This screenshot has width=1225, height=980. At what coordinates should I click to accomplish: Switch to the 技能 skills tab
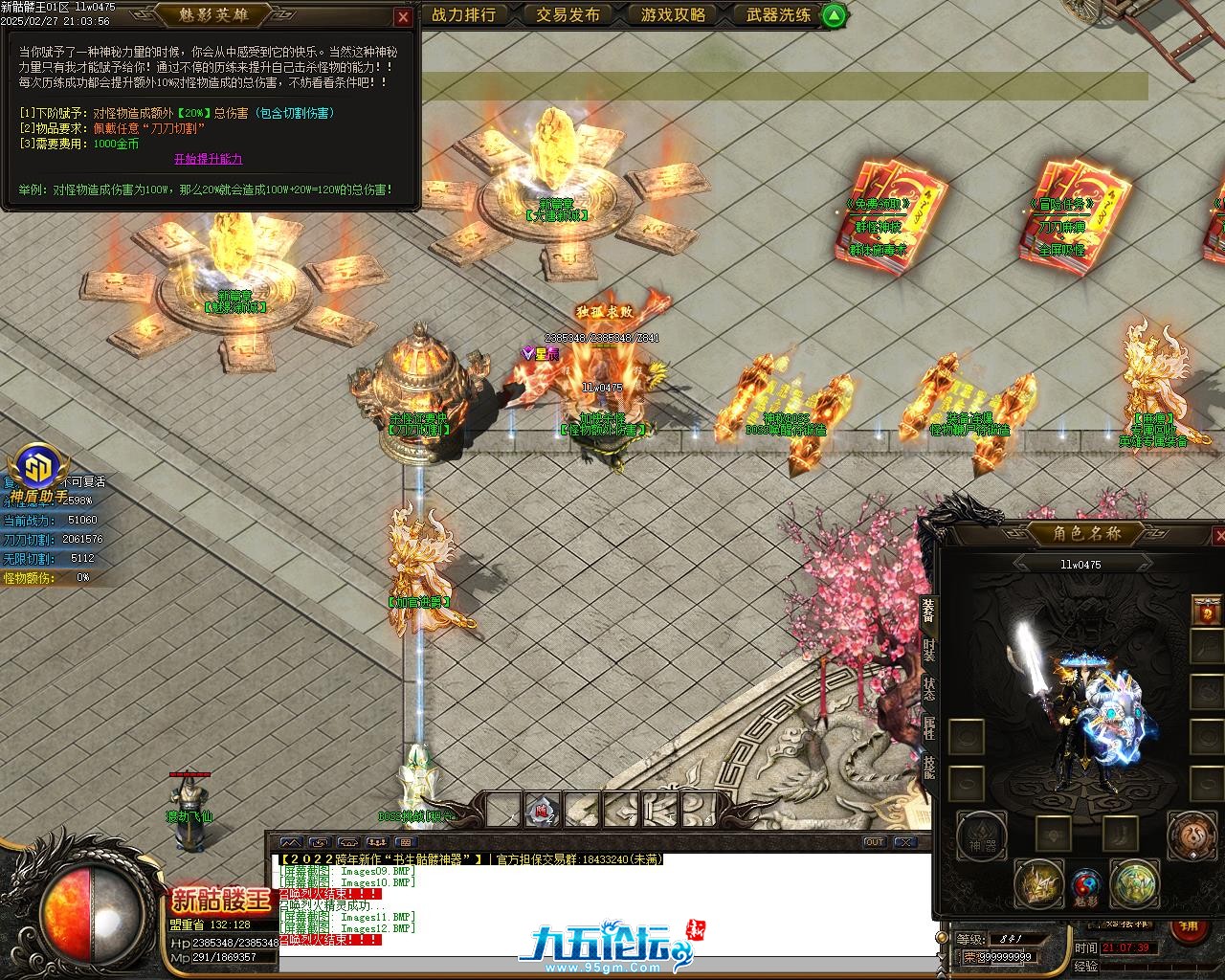(928, 768)
